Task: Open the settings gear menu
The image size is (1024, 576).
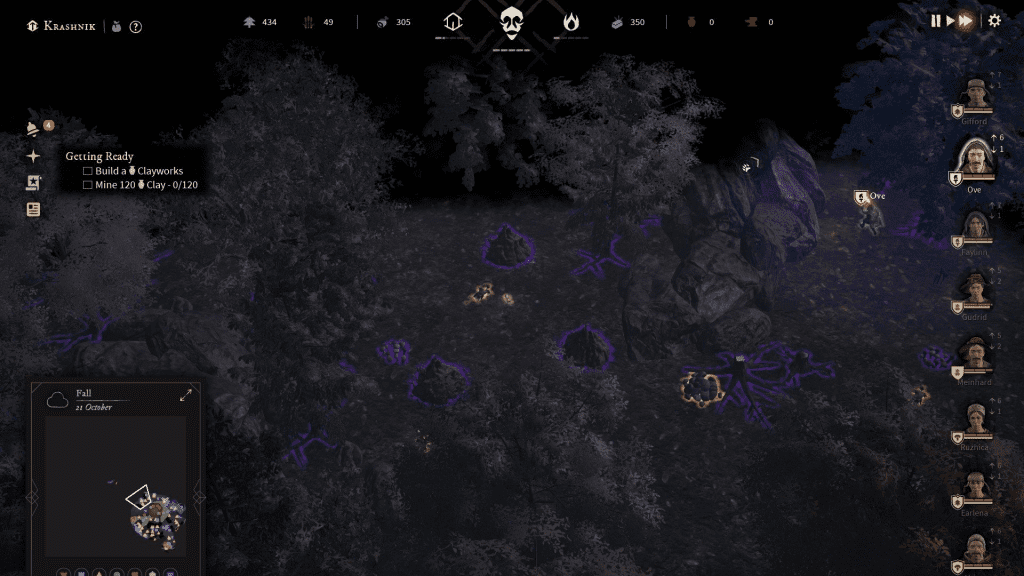Action: [994, 21]
